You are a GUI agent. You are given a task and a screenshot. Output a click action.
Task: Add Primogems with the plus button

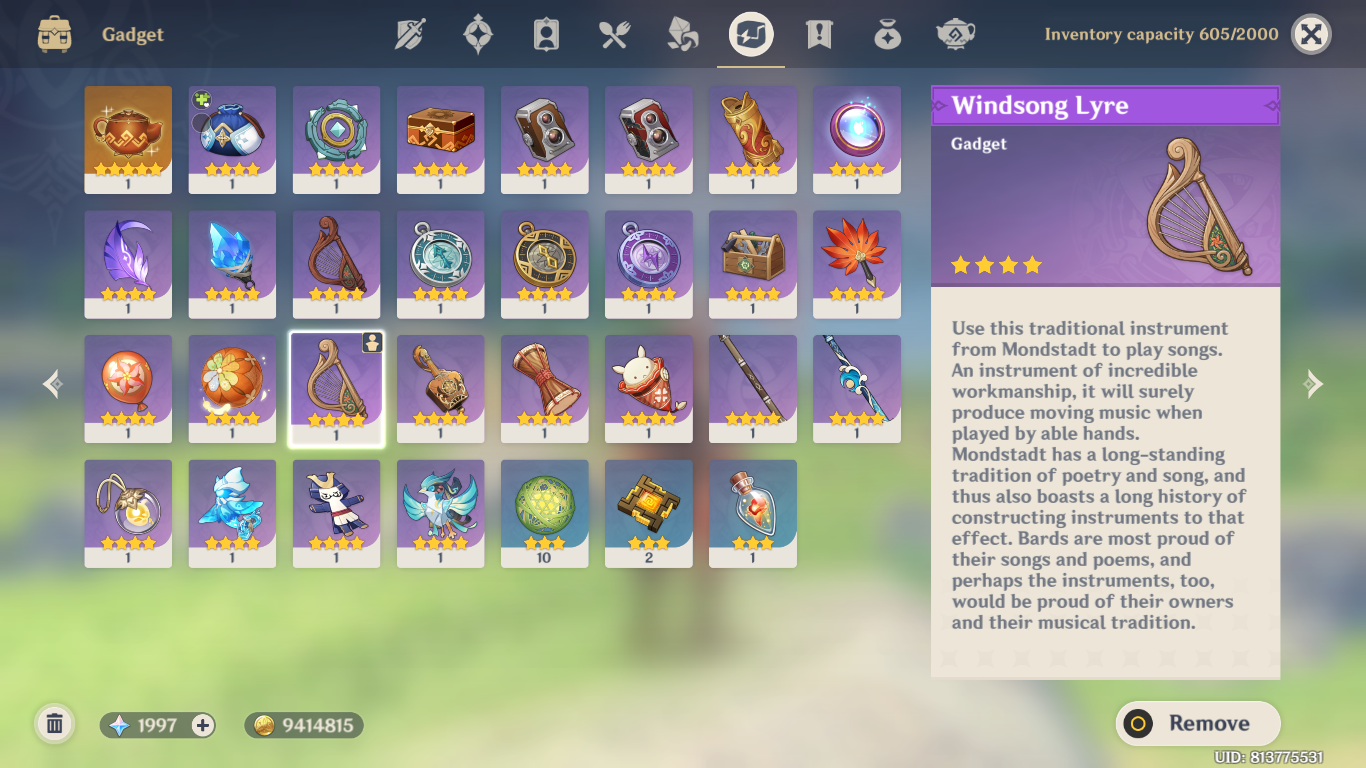(x=203, y=726)
